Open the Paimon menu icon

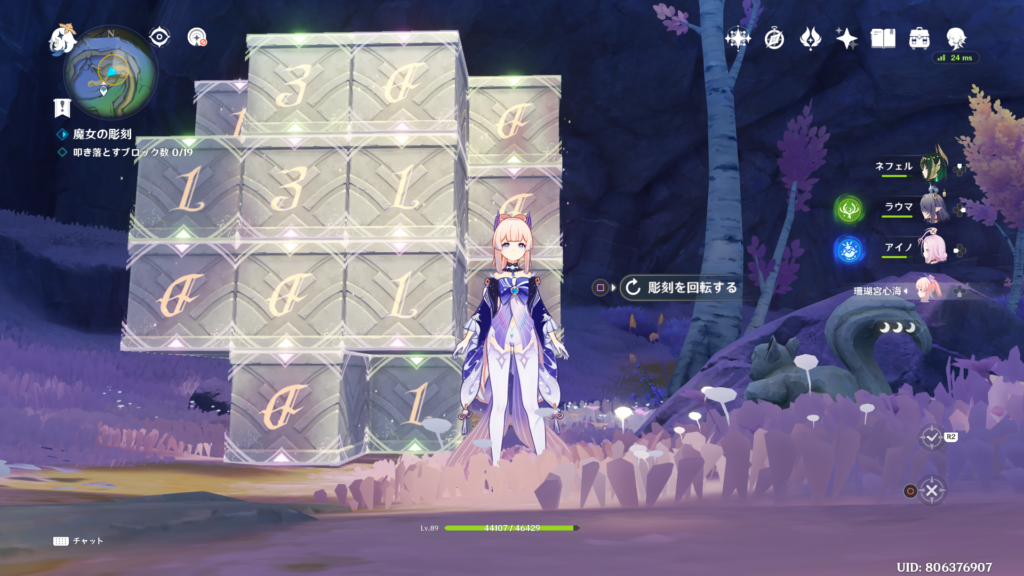[63, 41]
